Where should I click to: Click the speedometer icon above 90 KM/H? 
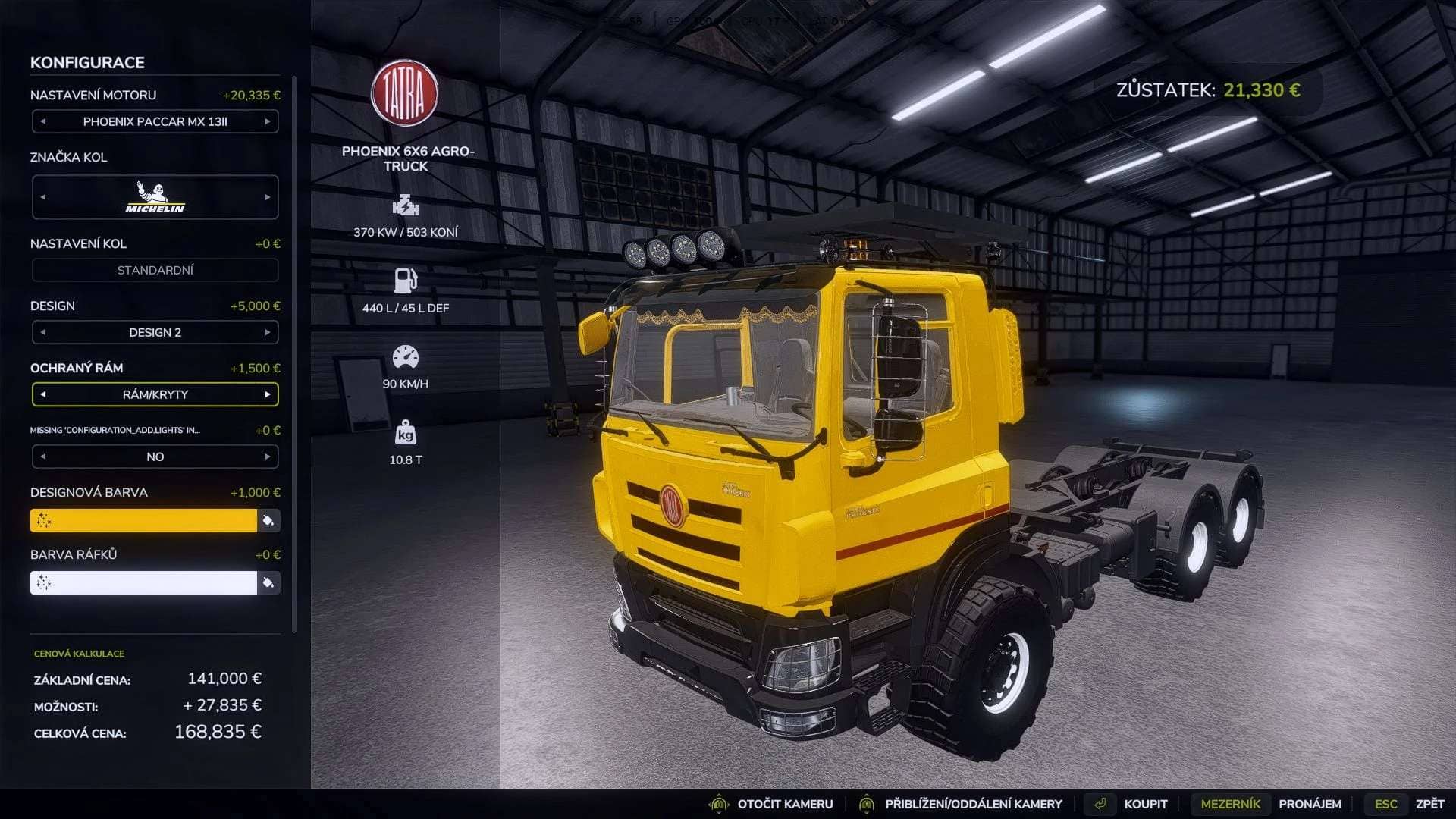tap(407, 356)
